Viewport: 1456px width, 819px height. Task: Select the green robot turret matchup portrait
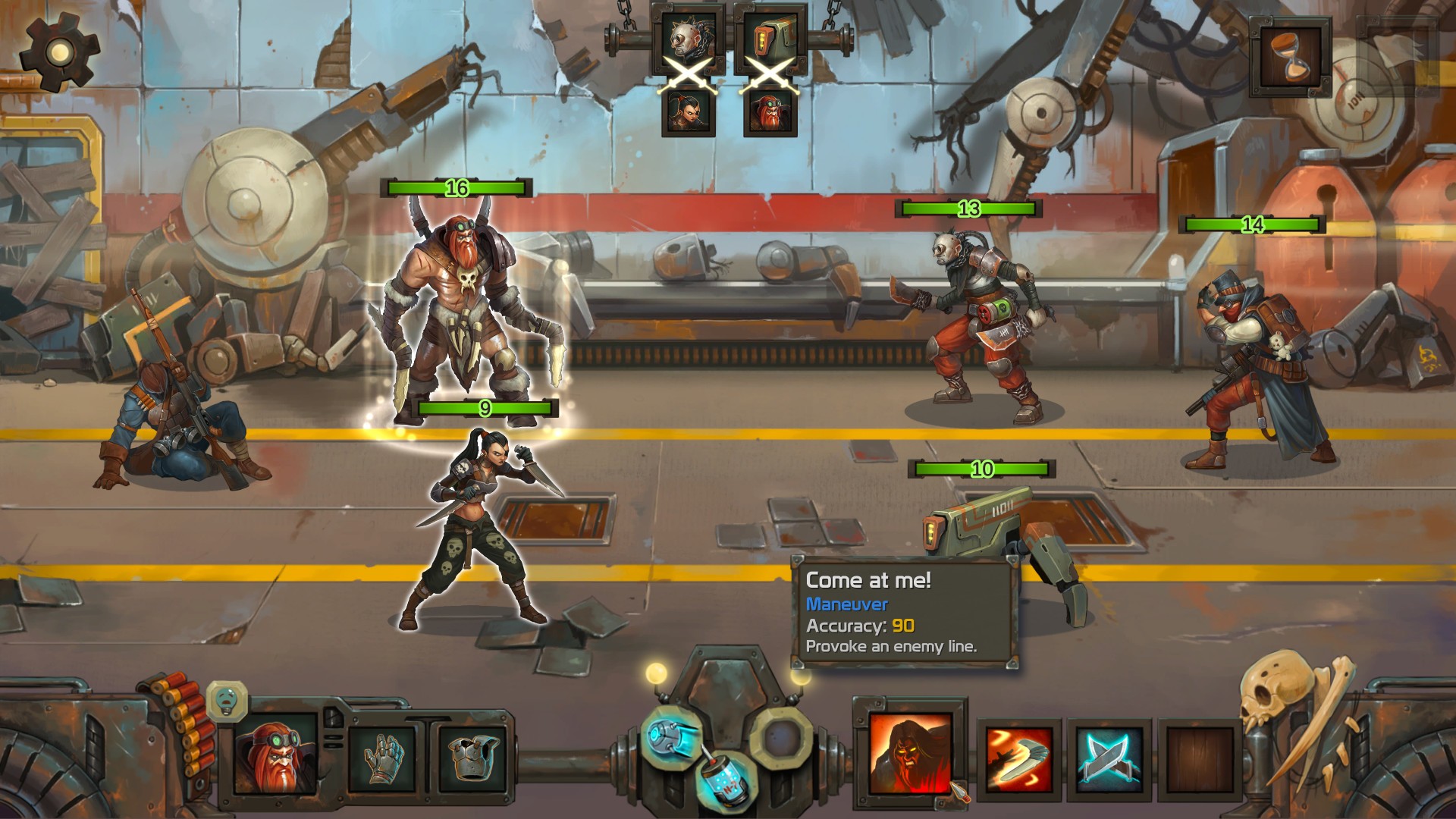tap(770, 38)
